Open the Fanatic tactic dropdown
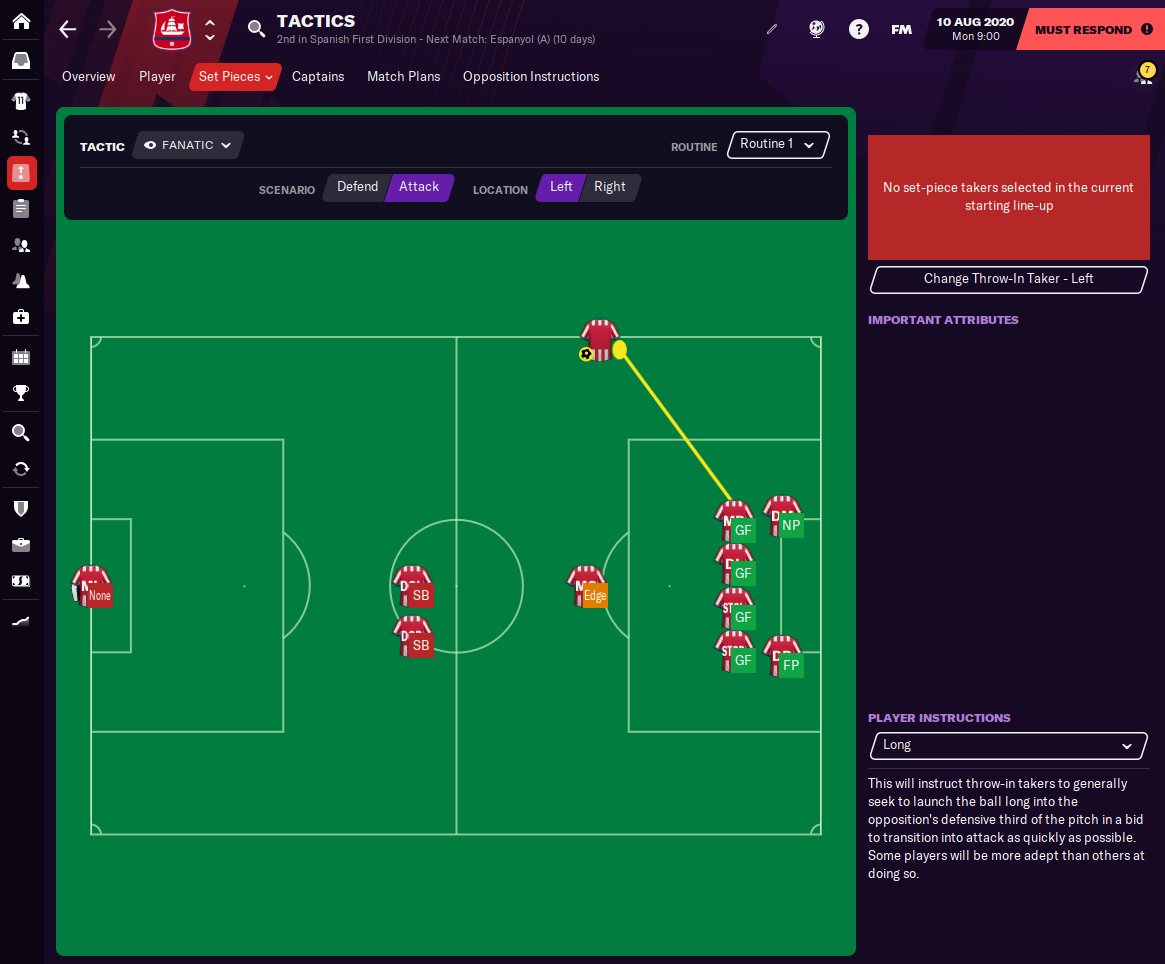Screen dimensions: 1165x964 point(188,146)
